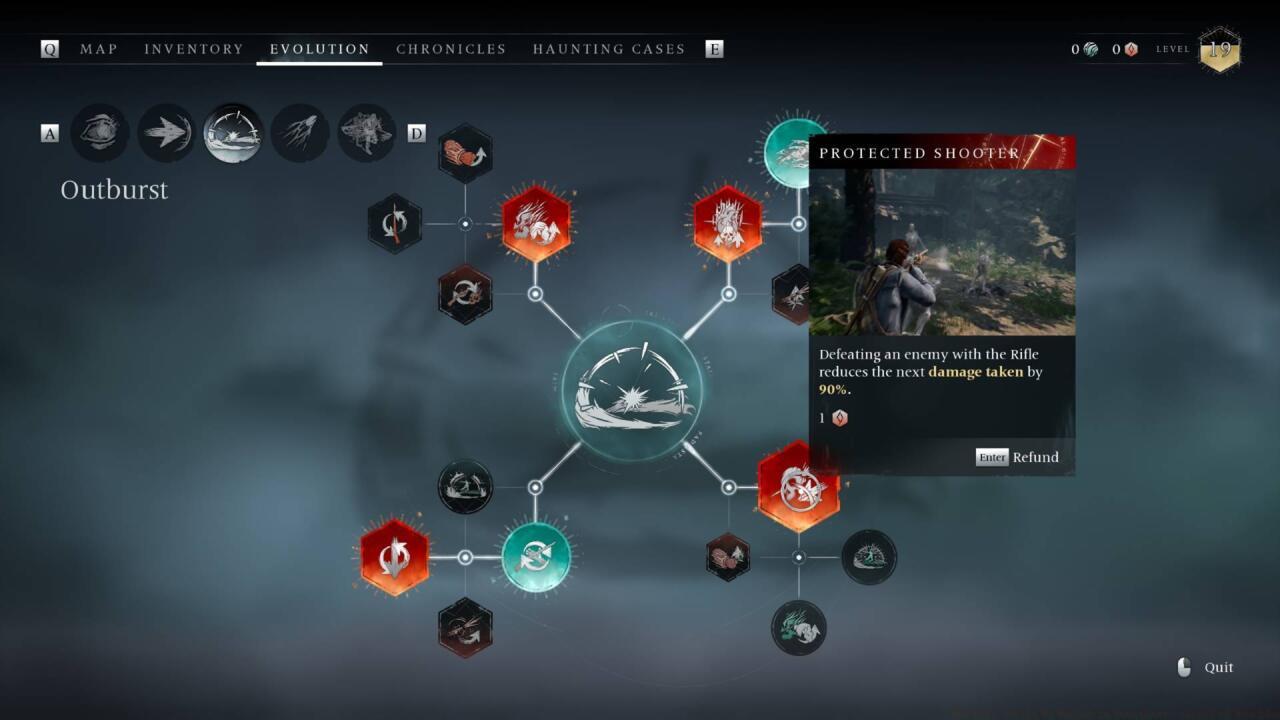Select the highlighted Outburst tree icon
This screenshot has width=1280, height=720.
(233, 133)
